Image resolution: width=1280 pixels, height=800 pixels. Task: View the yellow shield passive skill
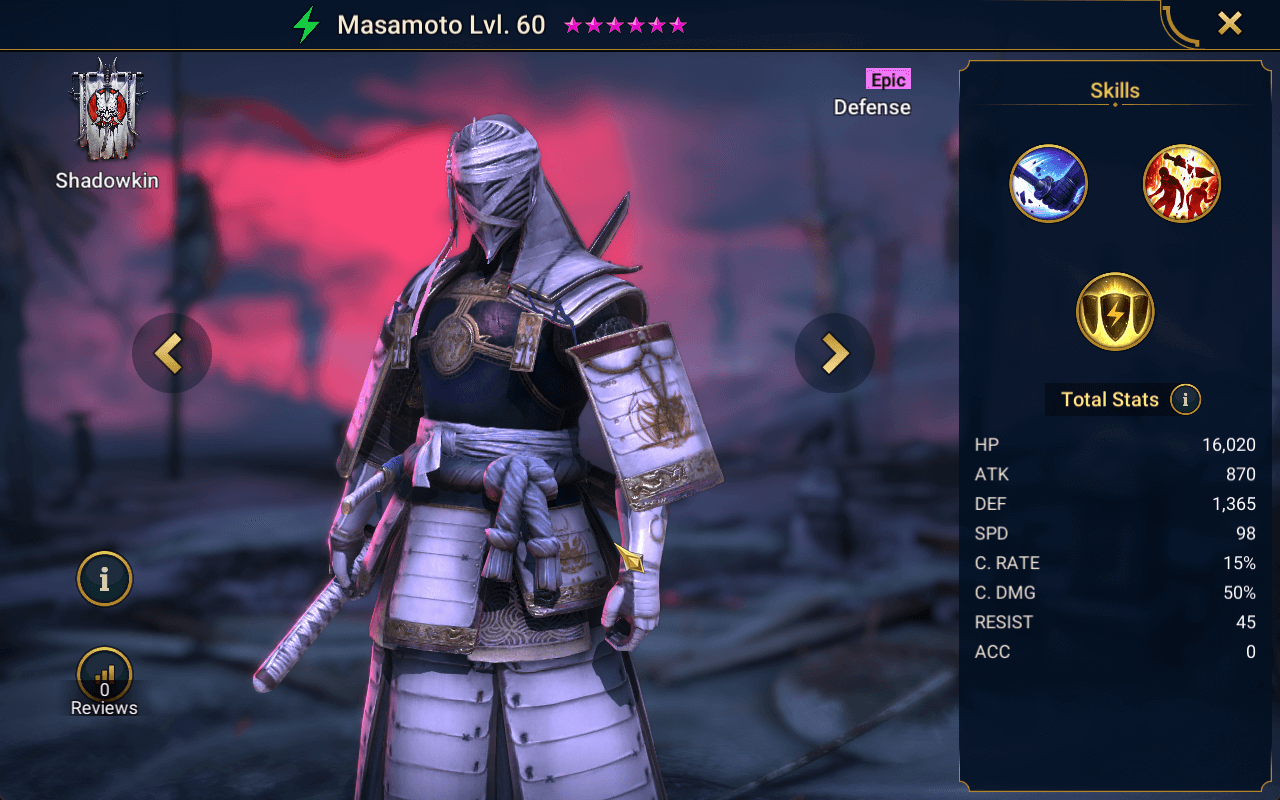click(x=1114, y=311)
